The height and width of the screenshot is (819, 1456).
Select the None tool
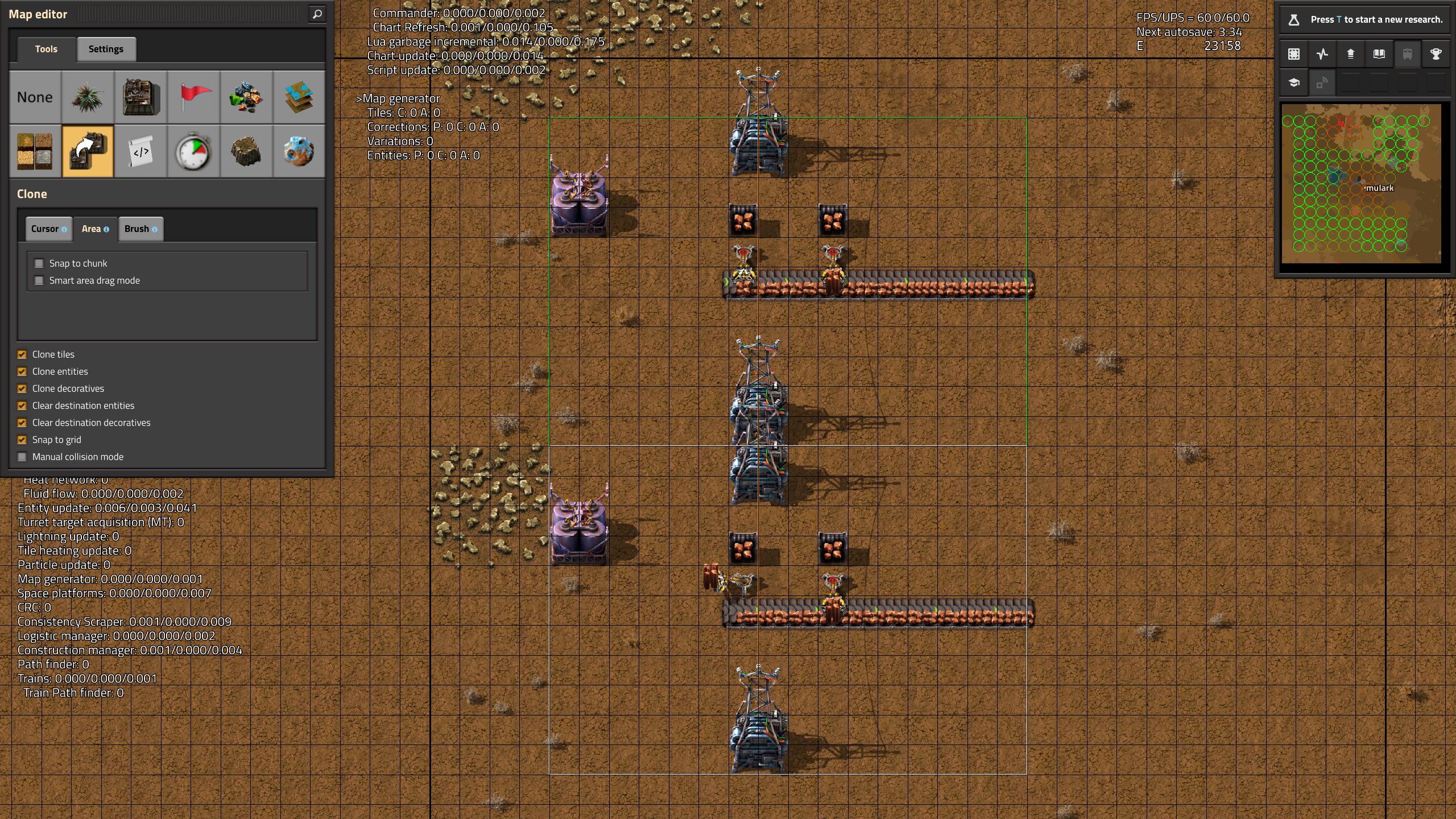click(x=35, y=97)
